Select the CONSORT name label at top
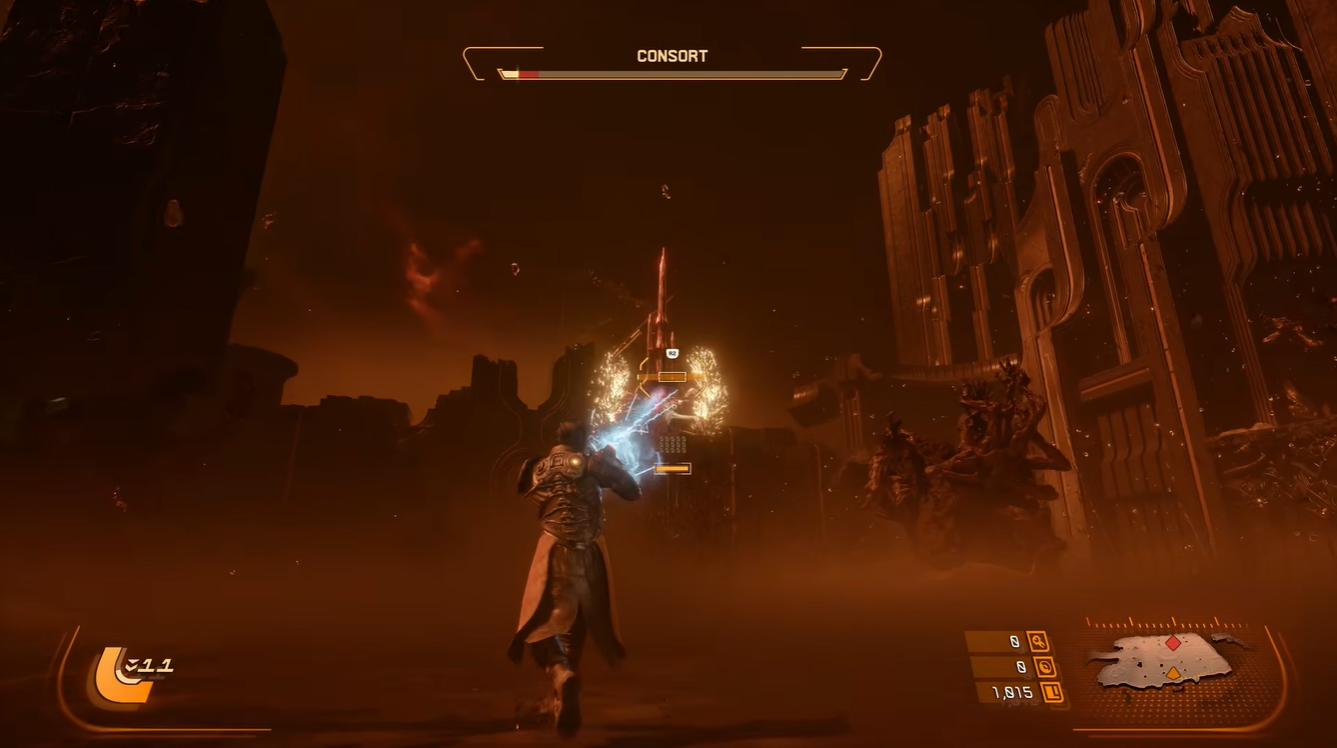This screenshot has width=1337, height=748. [x=670, y=56]
